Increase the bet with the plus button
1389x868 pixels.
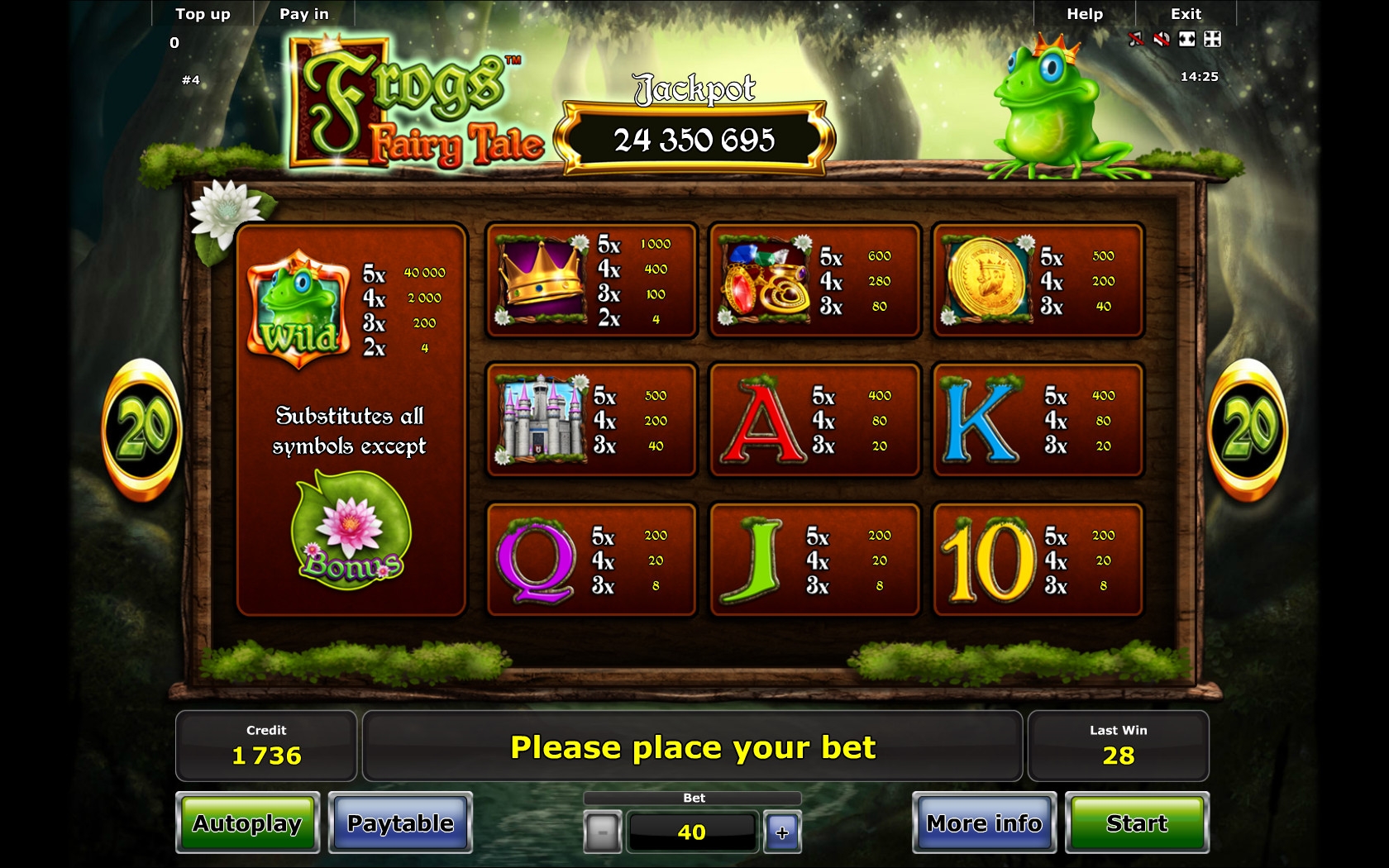(x=782, y=832)
